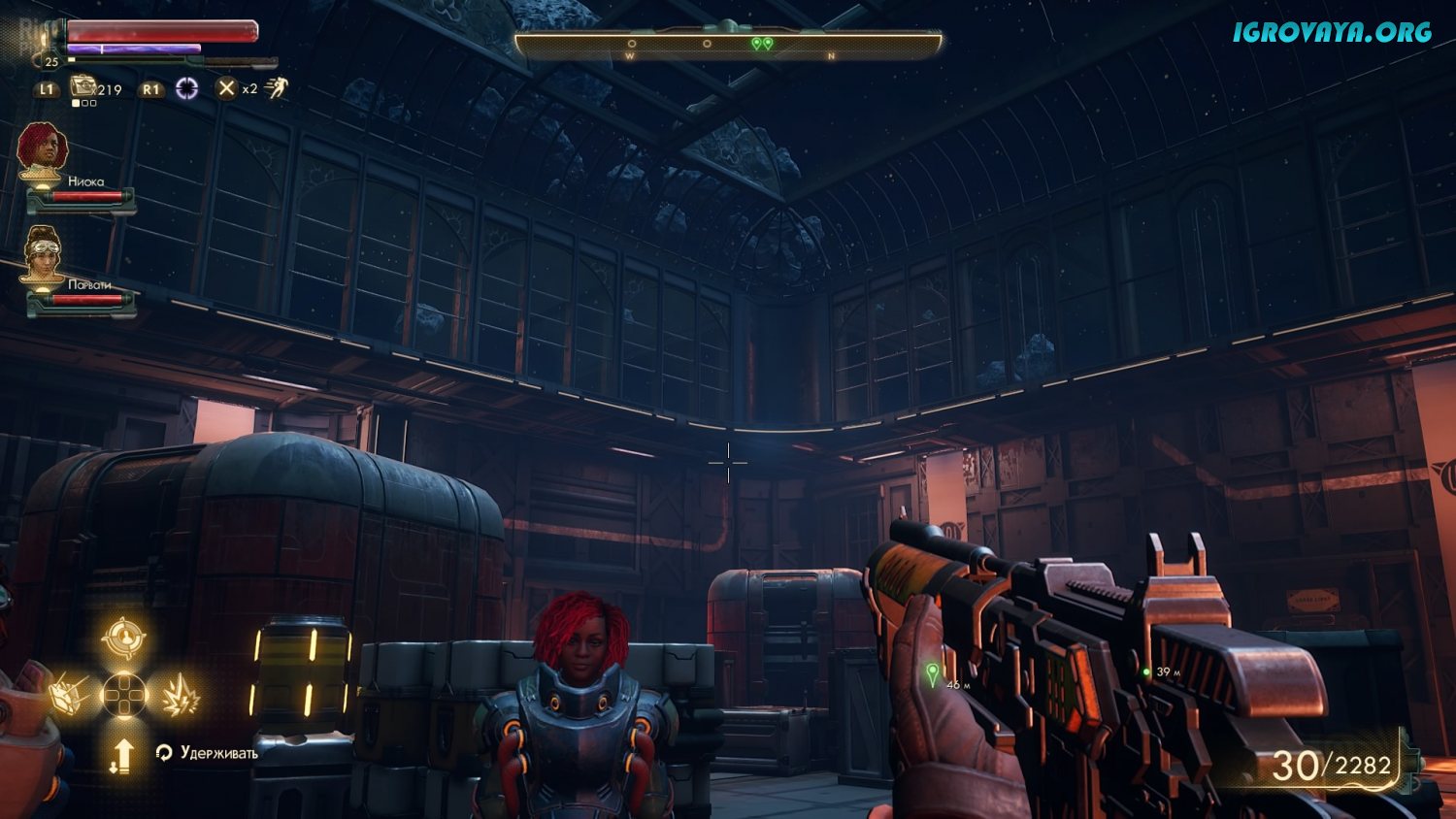
Task: Click the green dot marker at 39 m
Action: click(1145, 672)
